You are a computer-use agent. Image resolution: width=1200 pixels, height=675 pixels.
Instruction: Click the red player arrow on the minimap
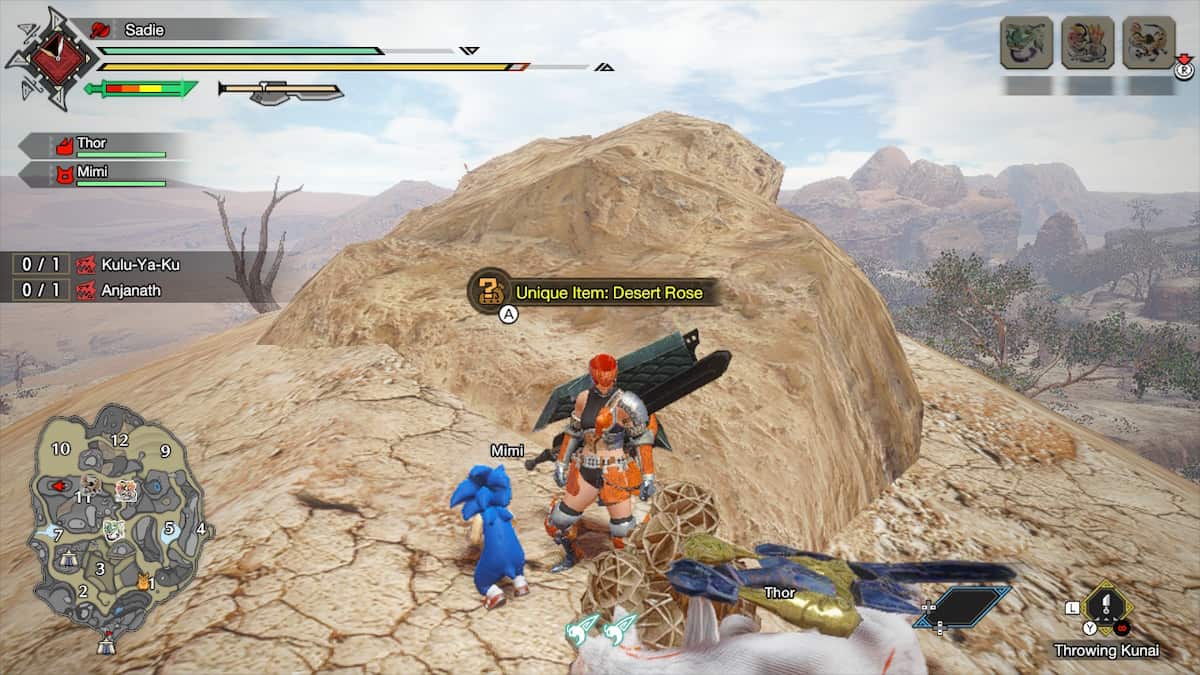tap(60, 486)
